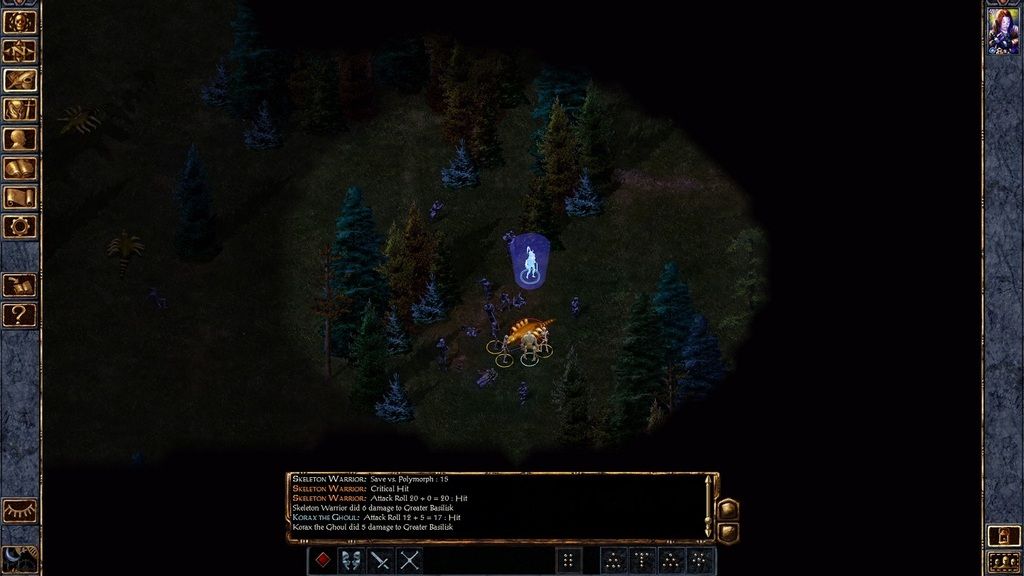1024x576 pixels.
Task: Select the party member portrait
Action: point(1003,31)
